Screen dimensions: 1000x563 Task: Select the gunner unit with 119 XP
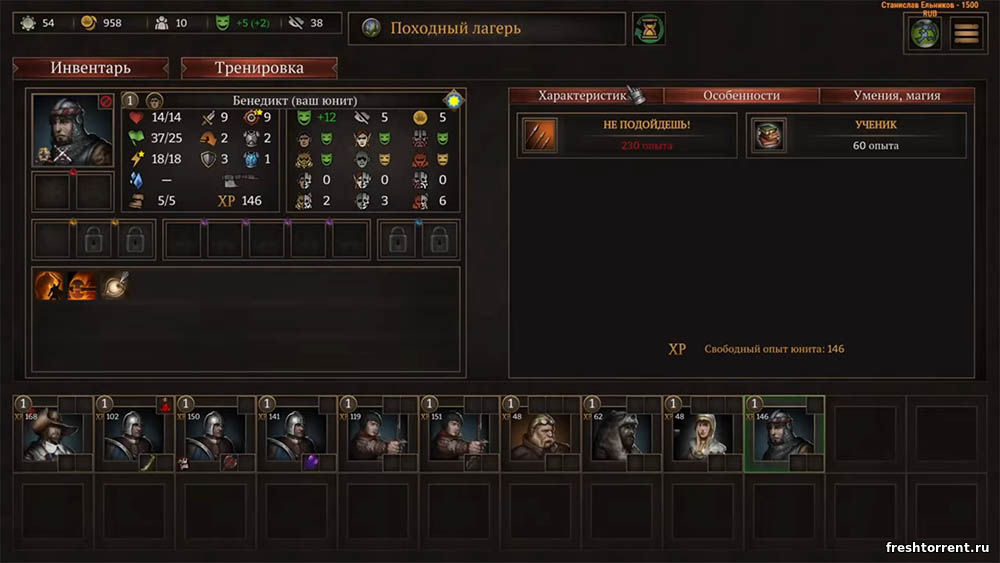[x=378, y=434]
